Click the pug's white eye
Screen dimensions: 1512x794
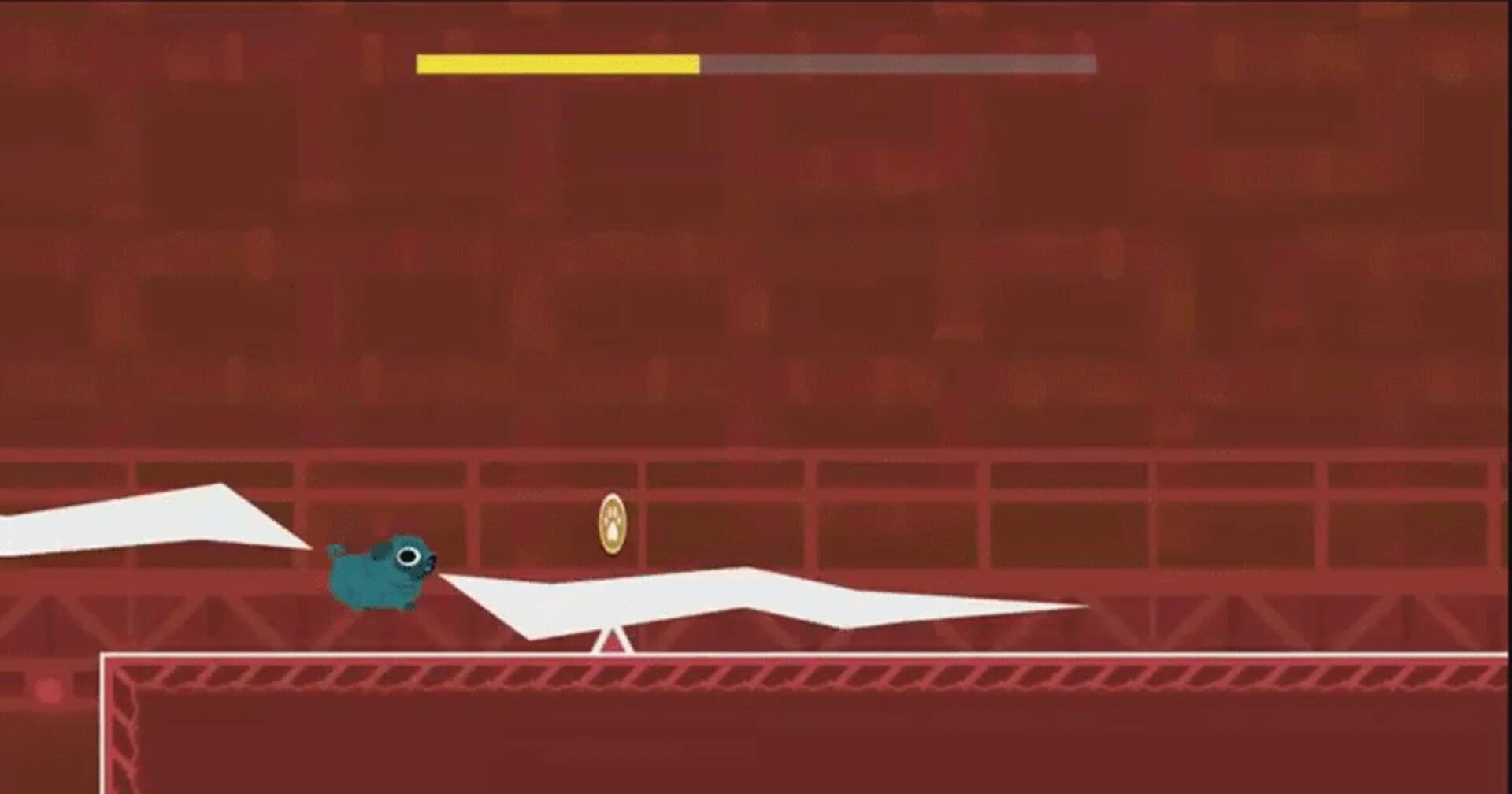pyautogui.click(x=409, y=555)
